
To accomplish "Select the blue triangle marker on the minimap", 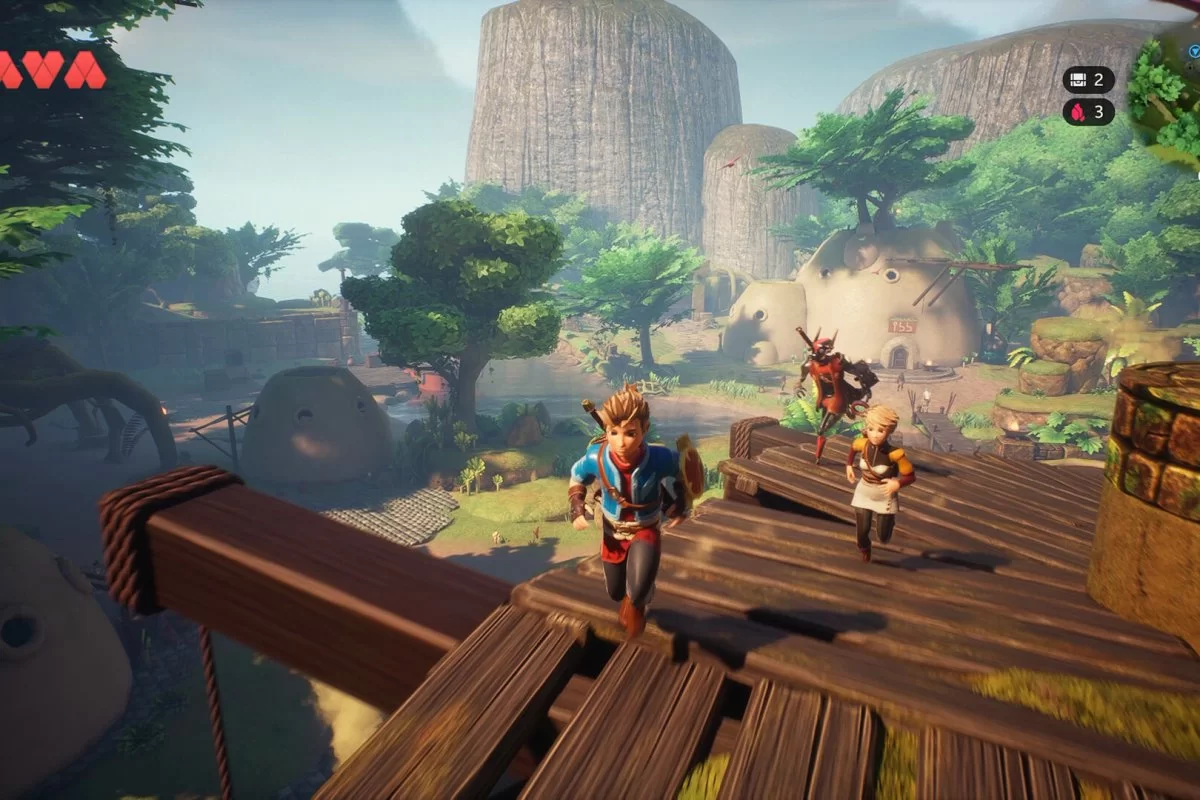I will (1196, 50).
